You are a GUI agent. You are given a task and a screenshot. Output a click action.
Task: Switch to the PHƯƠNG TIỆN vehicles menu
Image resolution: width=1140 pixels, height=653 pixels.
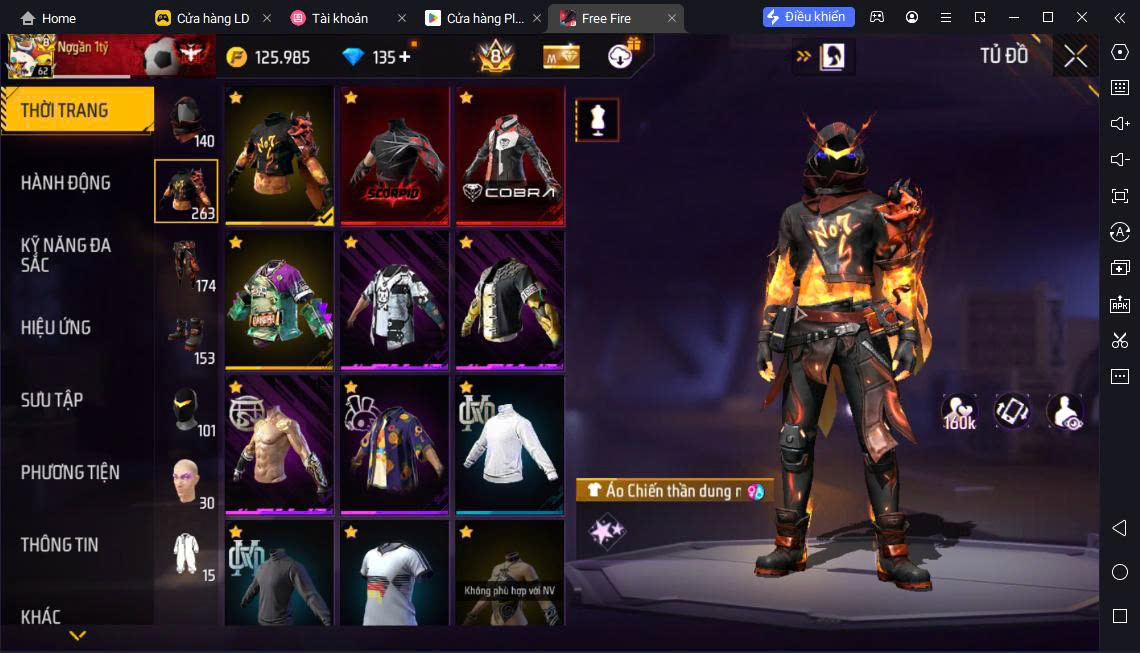pos(70,472)
